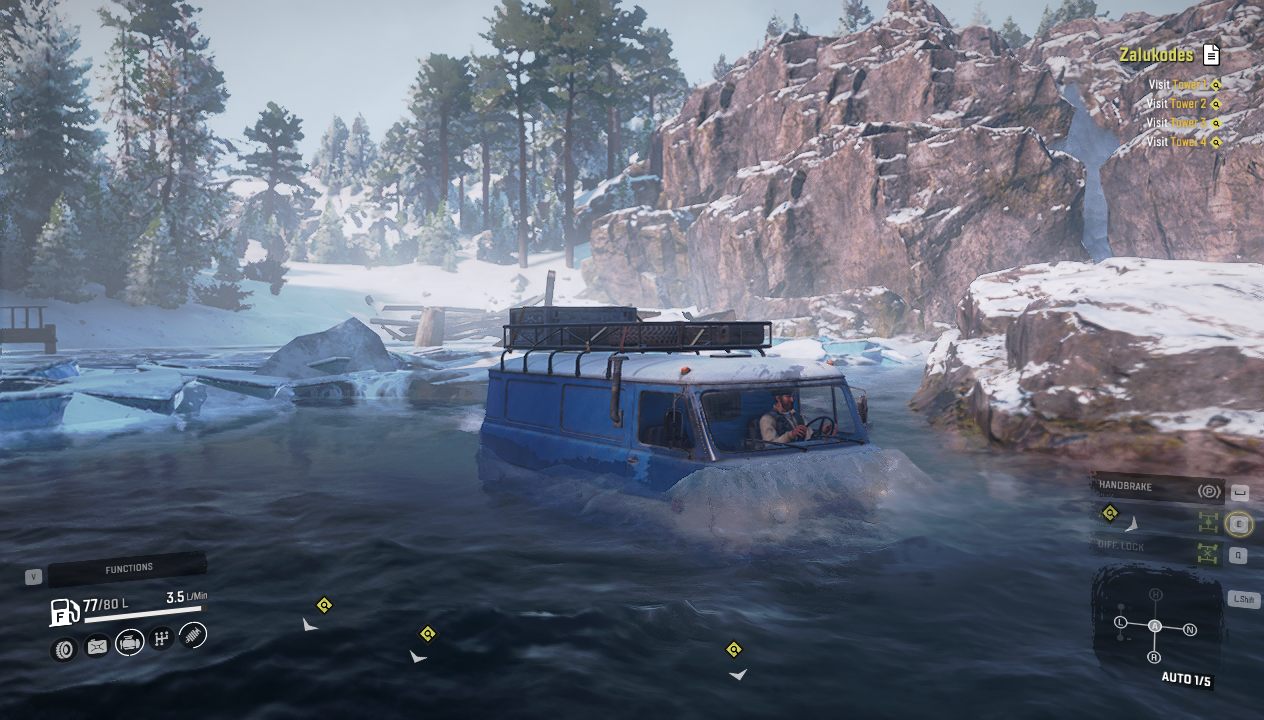Screen dimensions: 1264x720
Task: Shift the gearbox to High gear
Action: (x=1156, y=595)
